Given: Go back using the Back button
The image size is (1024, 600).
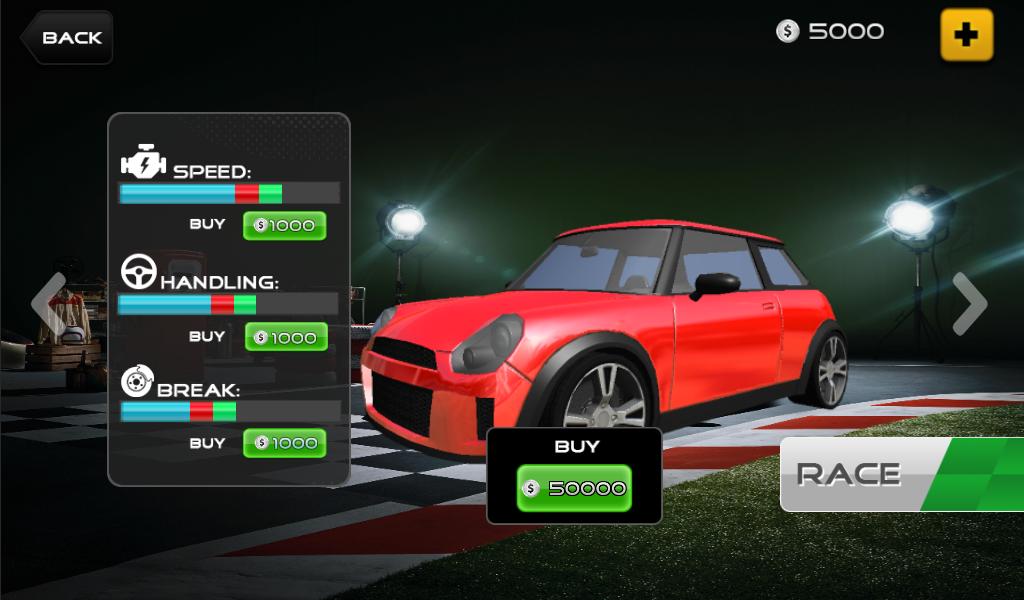Looking at the screenshot, I should [67, 38].
